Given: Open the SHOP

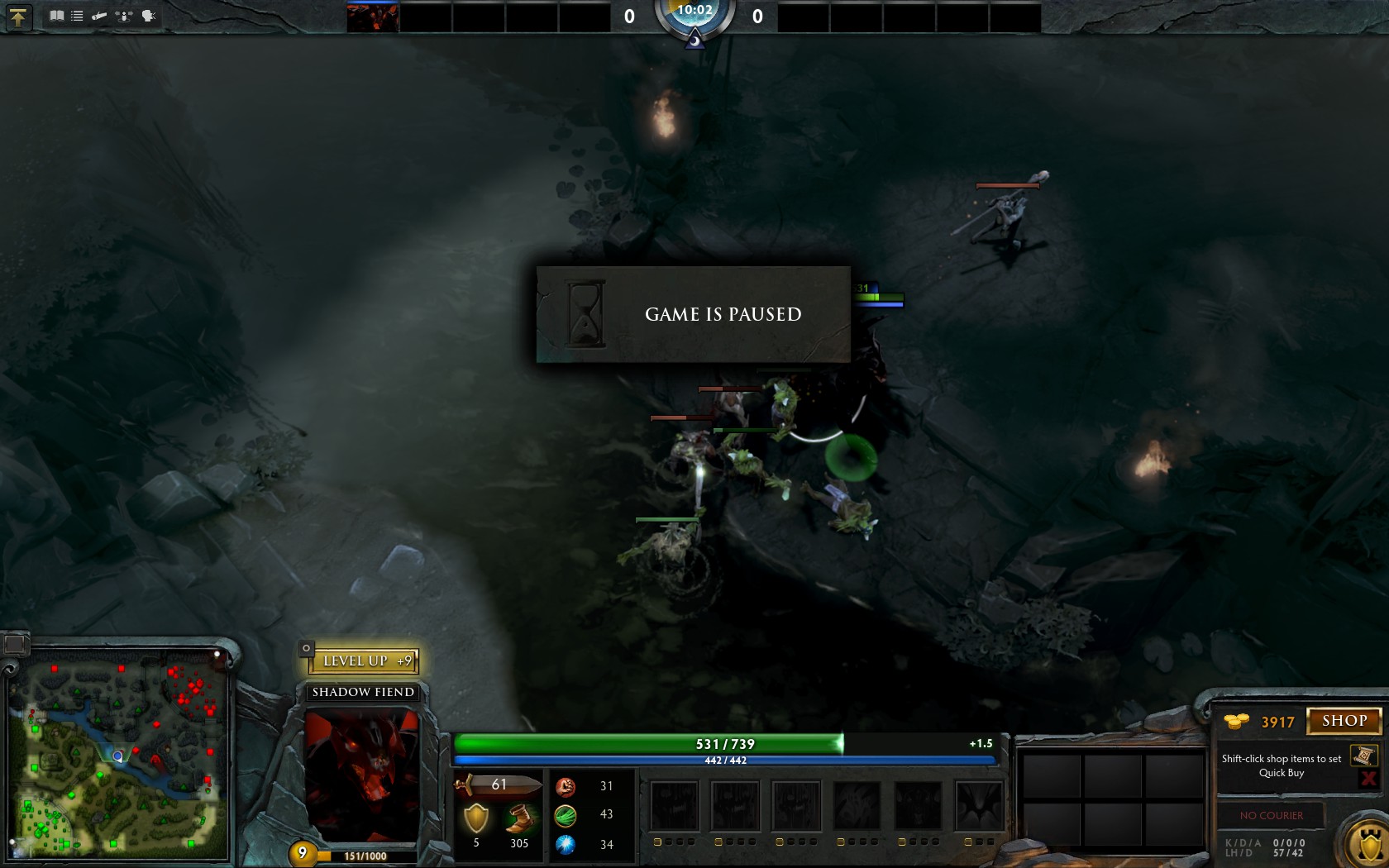Looking at the screenshot, I should pyautogui.click(x=1344, y=721).
